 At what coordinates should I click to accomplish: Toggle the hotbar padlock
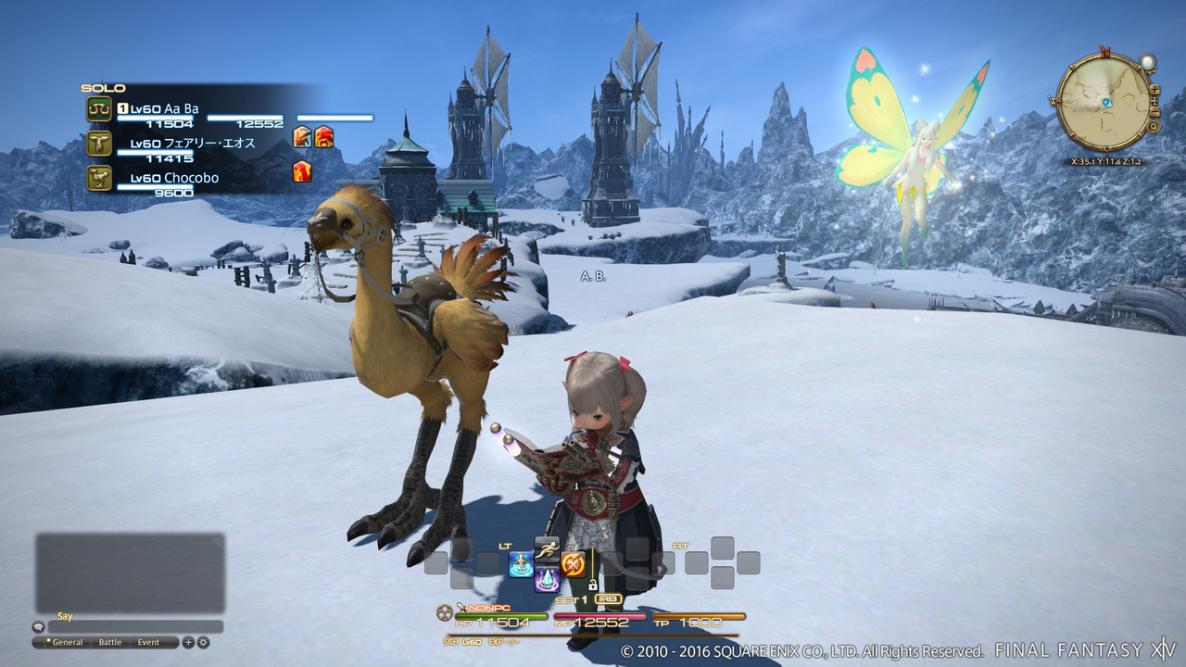point(592,583)
